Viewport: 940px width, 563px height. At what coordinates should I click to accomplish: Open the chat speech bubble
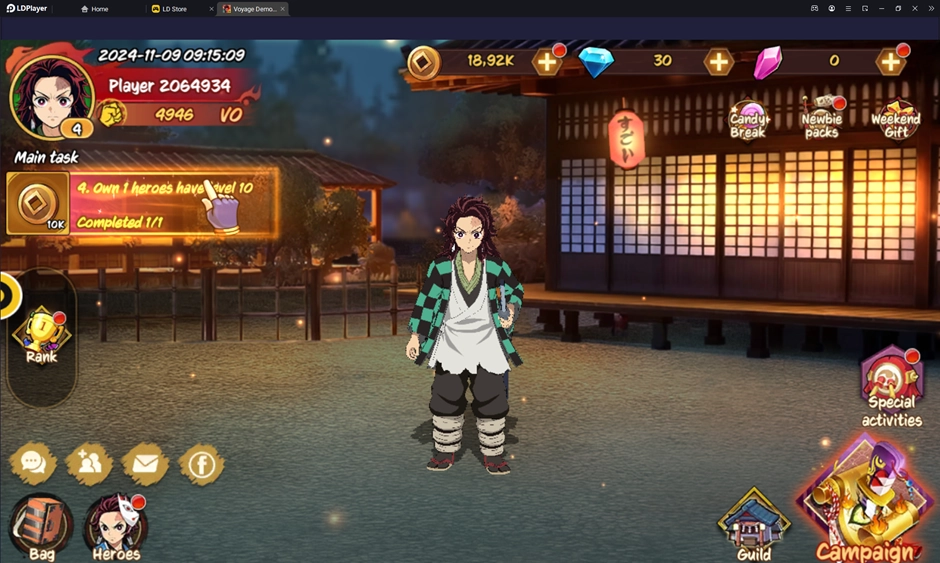33,463
